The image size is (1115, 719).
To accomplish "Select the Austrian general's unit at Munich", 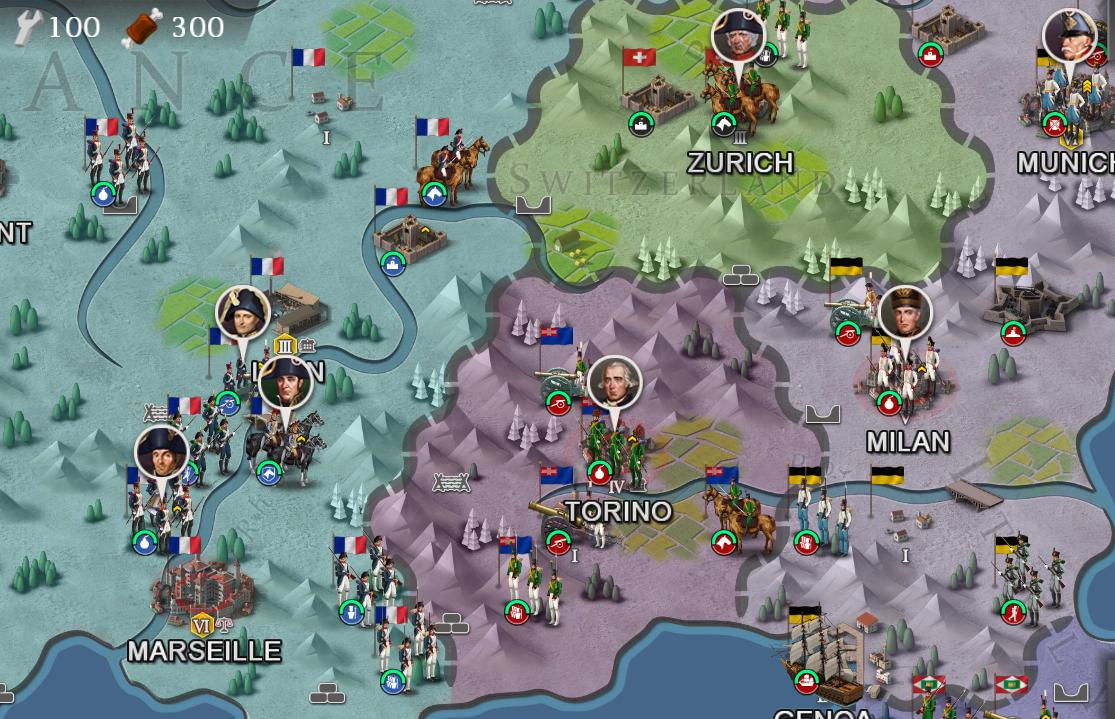I will point(1068,100).
